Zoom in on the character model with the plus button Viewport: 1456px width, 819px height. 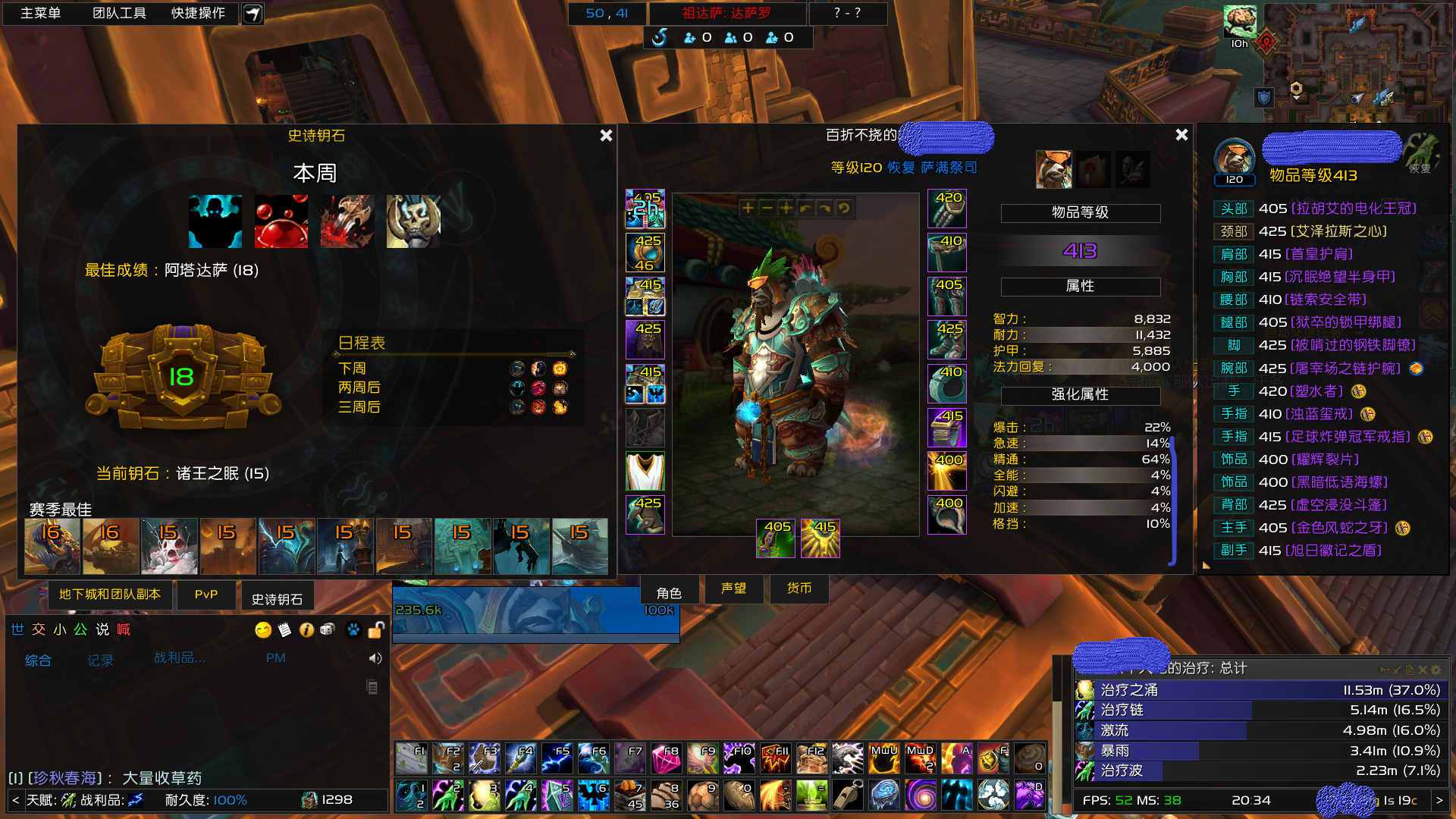coord(748,208)
